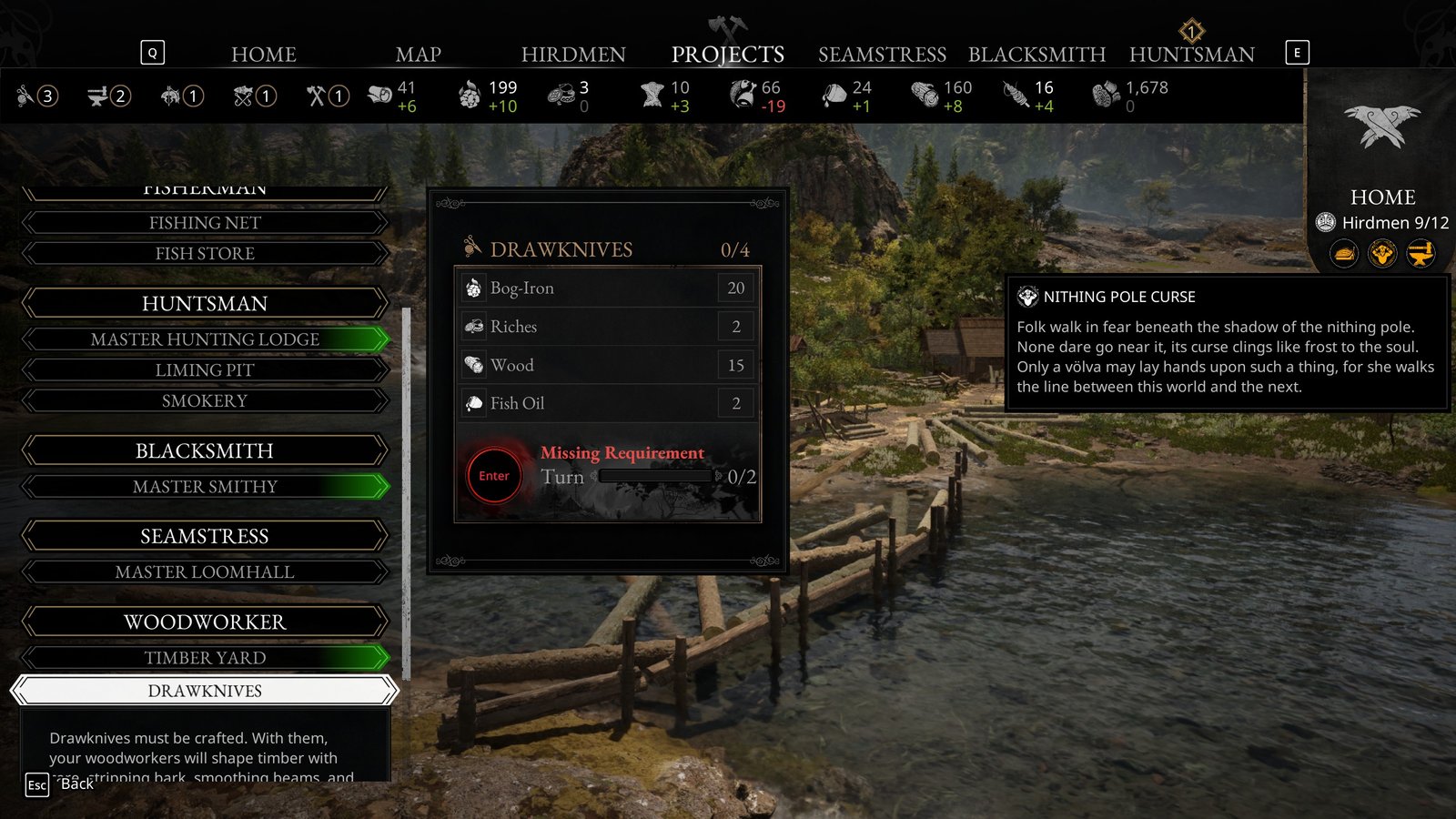This screenshot has width=1456, height=819.
Task: Go to the Hirdmen tab
Action: pyautogui.click(x=573, y=55)
